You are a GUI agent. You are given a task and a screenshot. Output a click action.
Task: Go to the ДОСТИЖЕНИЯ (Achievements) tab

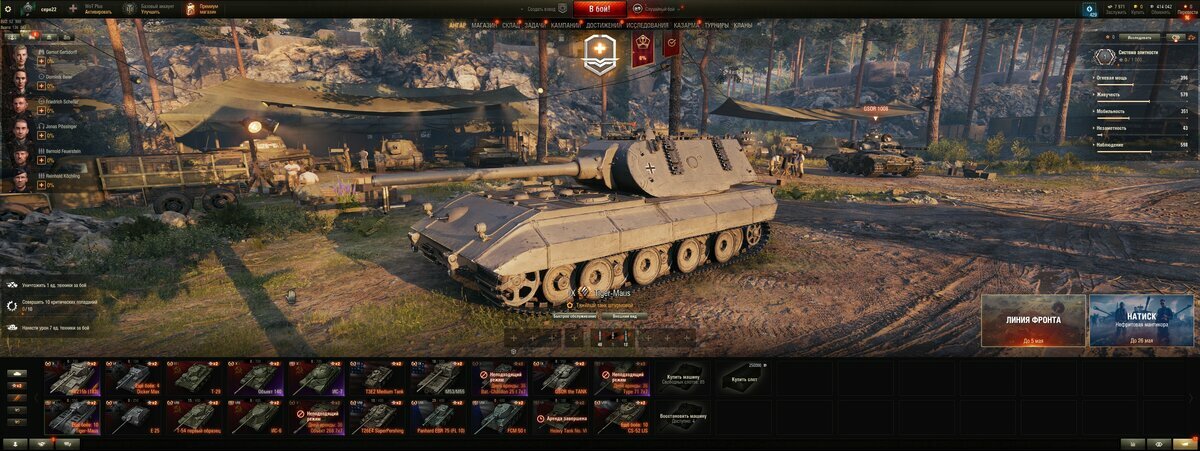602,24
